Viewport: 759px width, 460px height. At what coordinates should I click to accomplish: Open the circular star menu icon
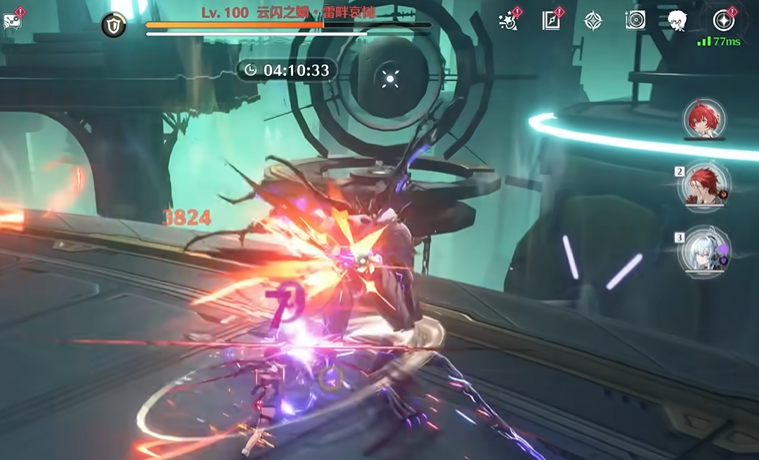[x=723, y=20]
